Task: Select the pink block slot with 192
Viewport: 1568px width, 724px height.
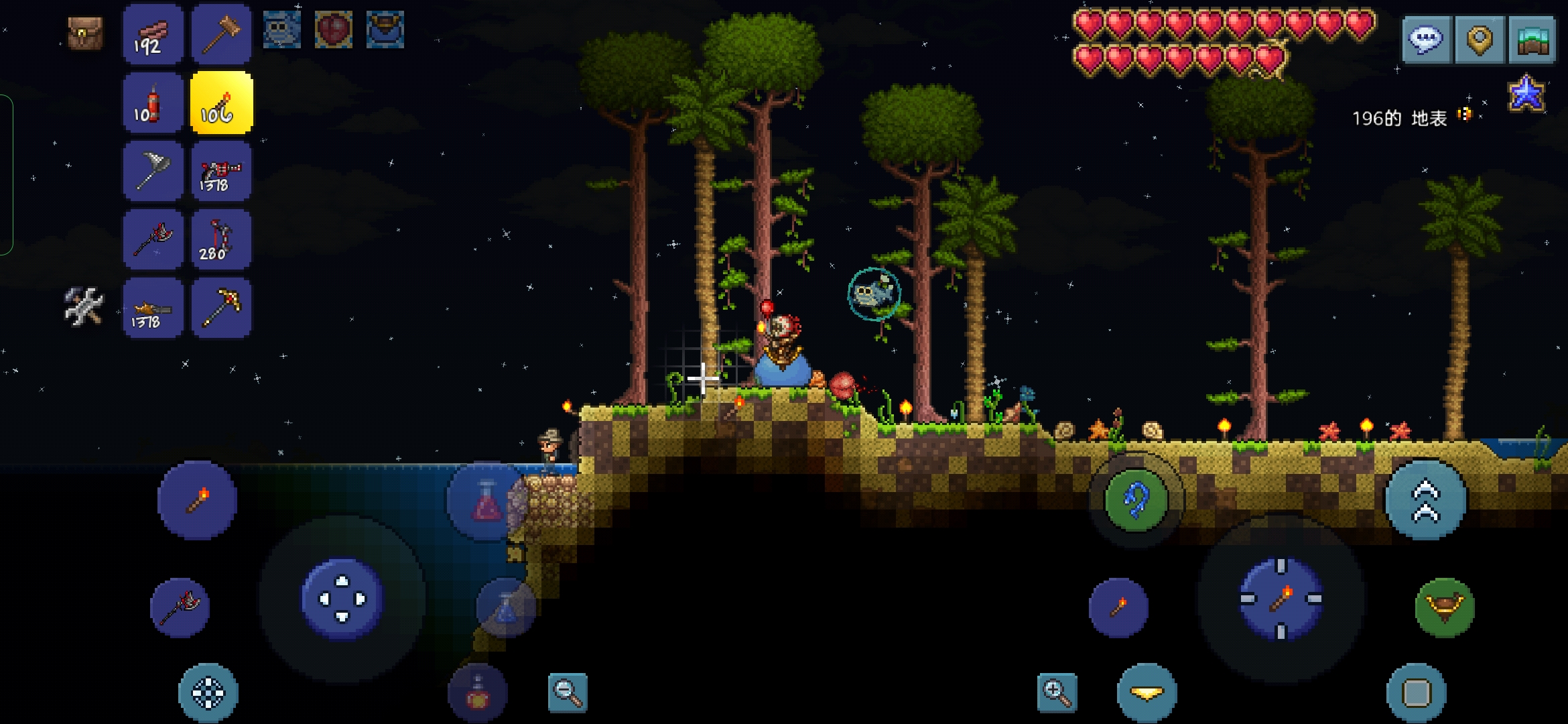Action: (x=153, y=34)
